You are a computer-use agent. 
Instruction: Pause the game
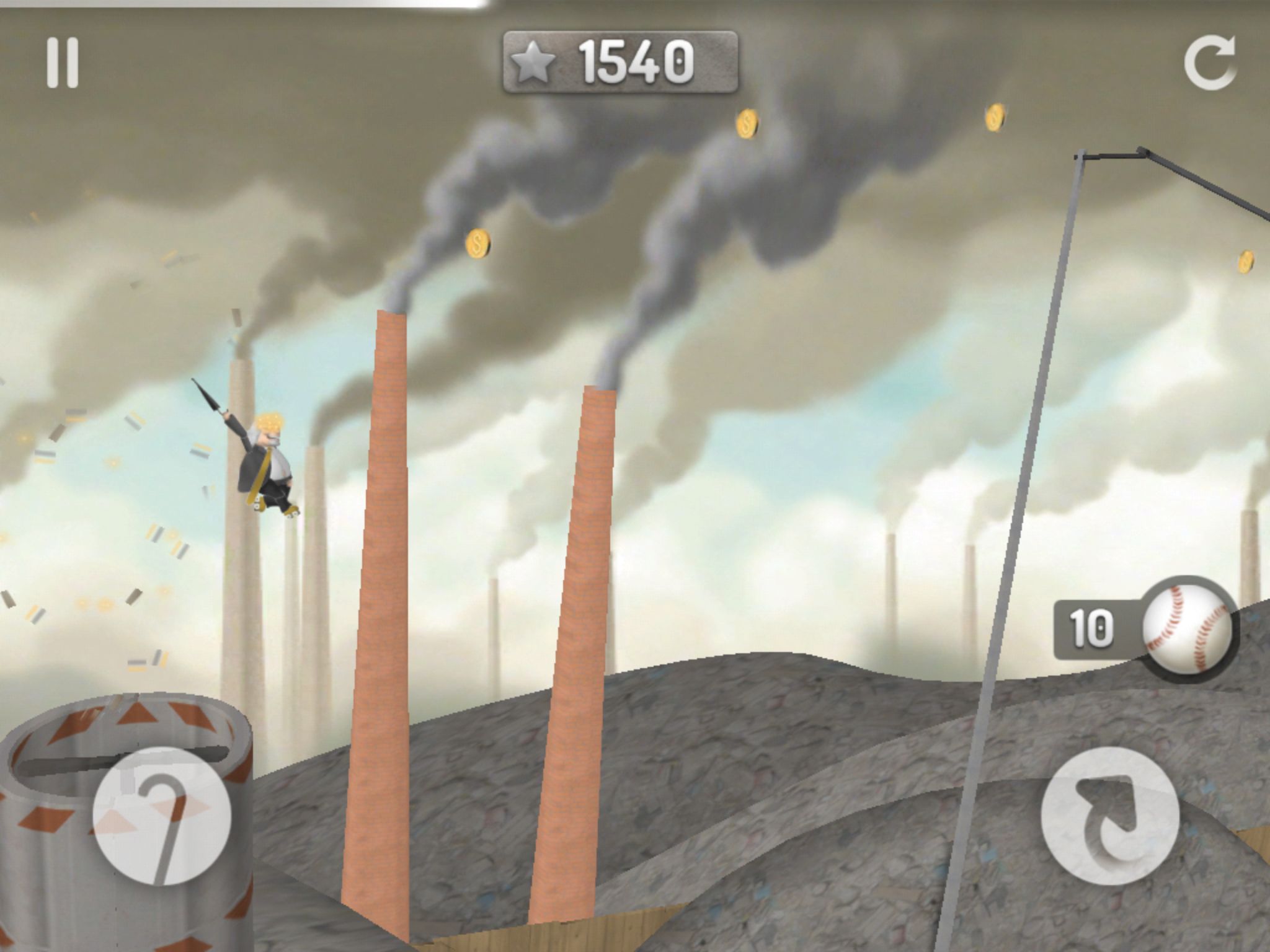coord(63,63)
